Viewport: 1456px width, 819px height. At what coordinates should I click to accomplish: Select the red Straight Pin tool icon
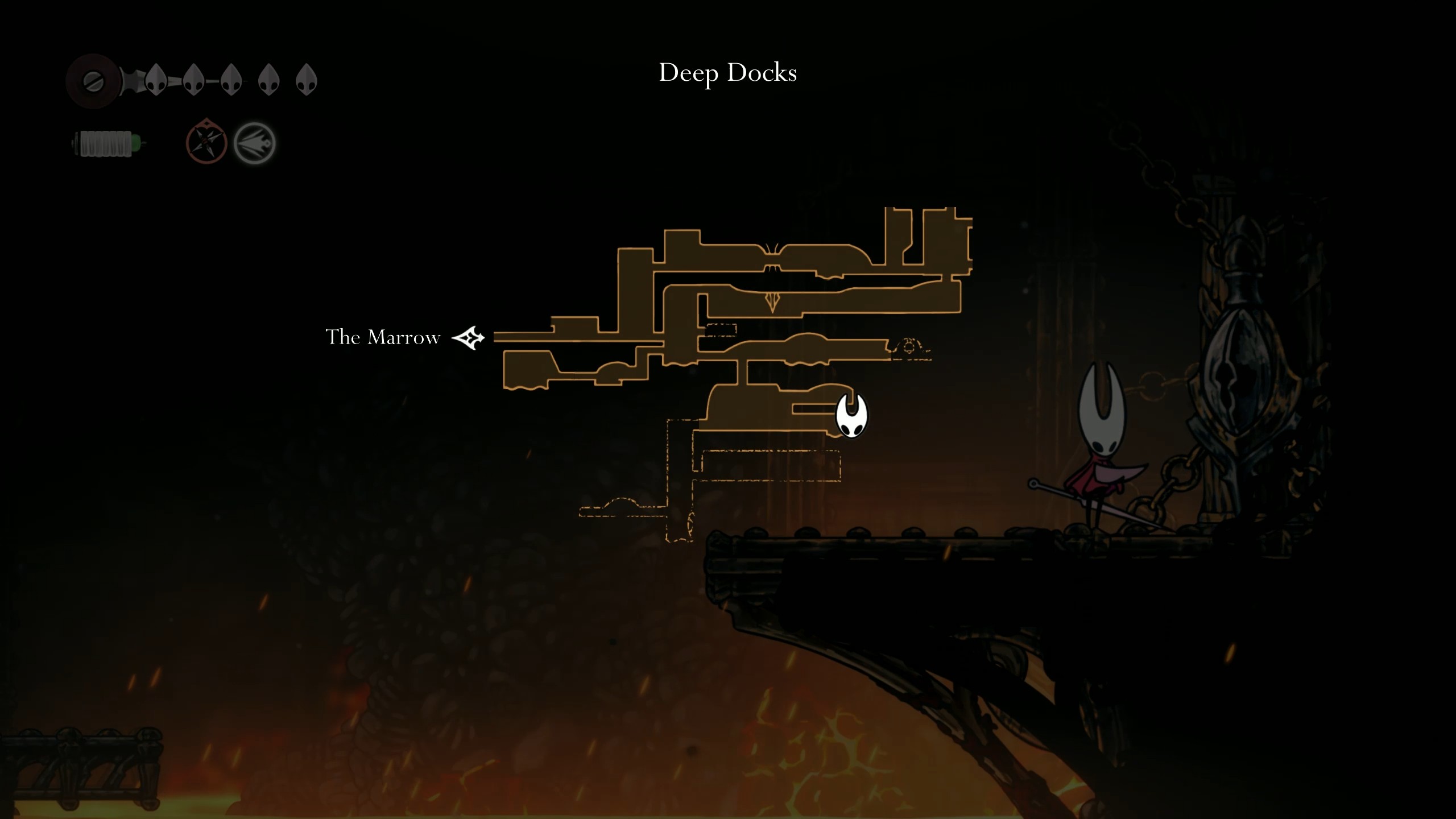pyautogui.click(x=206, y=142)
